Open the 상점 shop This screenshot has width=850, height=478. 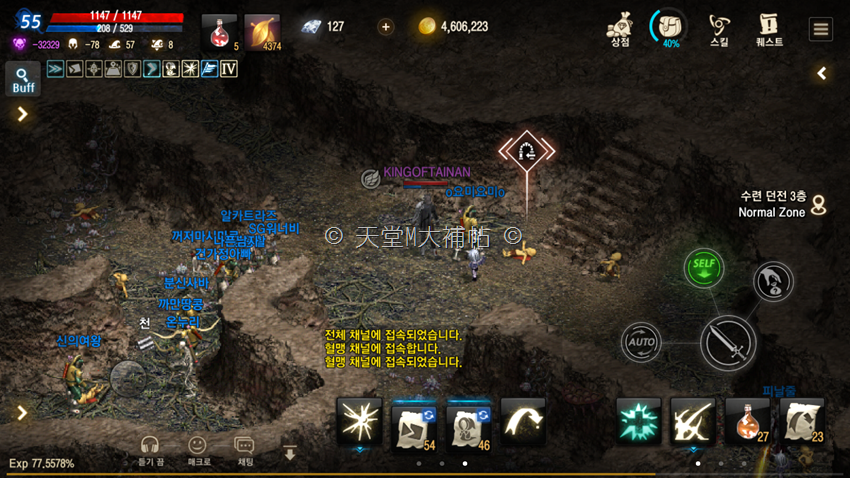click(620, 27)
